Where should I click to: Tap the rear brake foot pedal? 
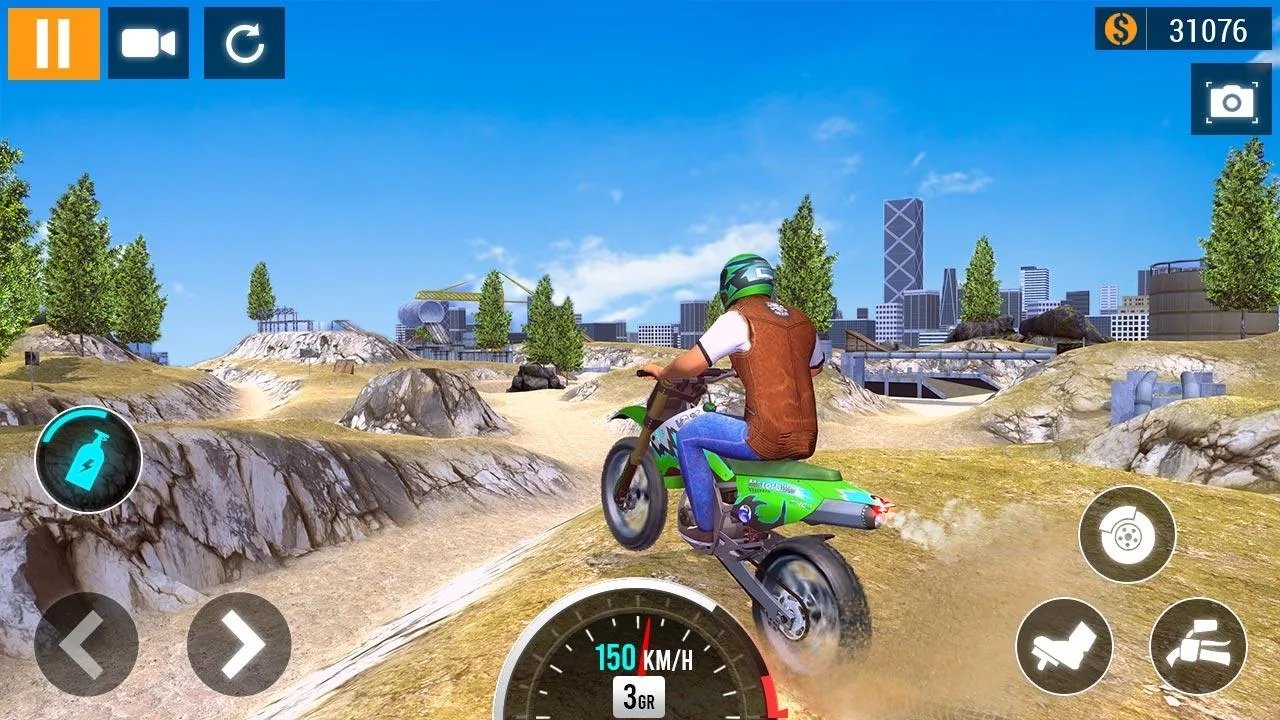tap(1064, 646)
